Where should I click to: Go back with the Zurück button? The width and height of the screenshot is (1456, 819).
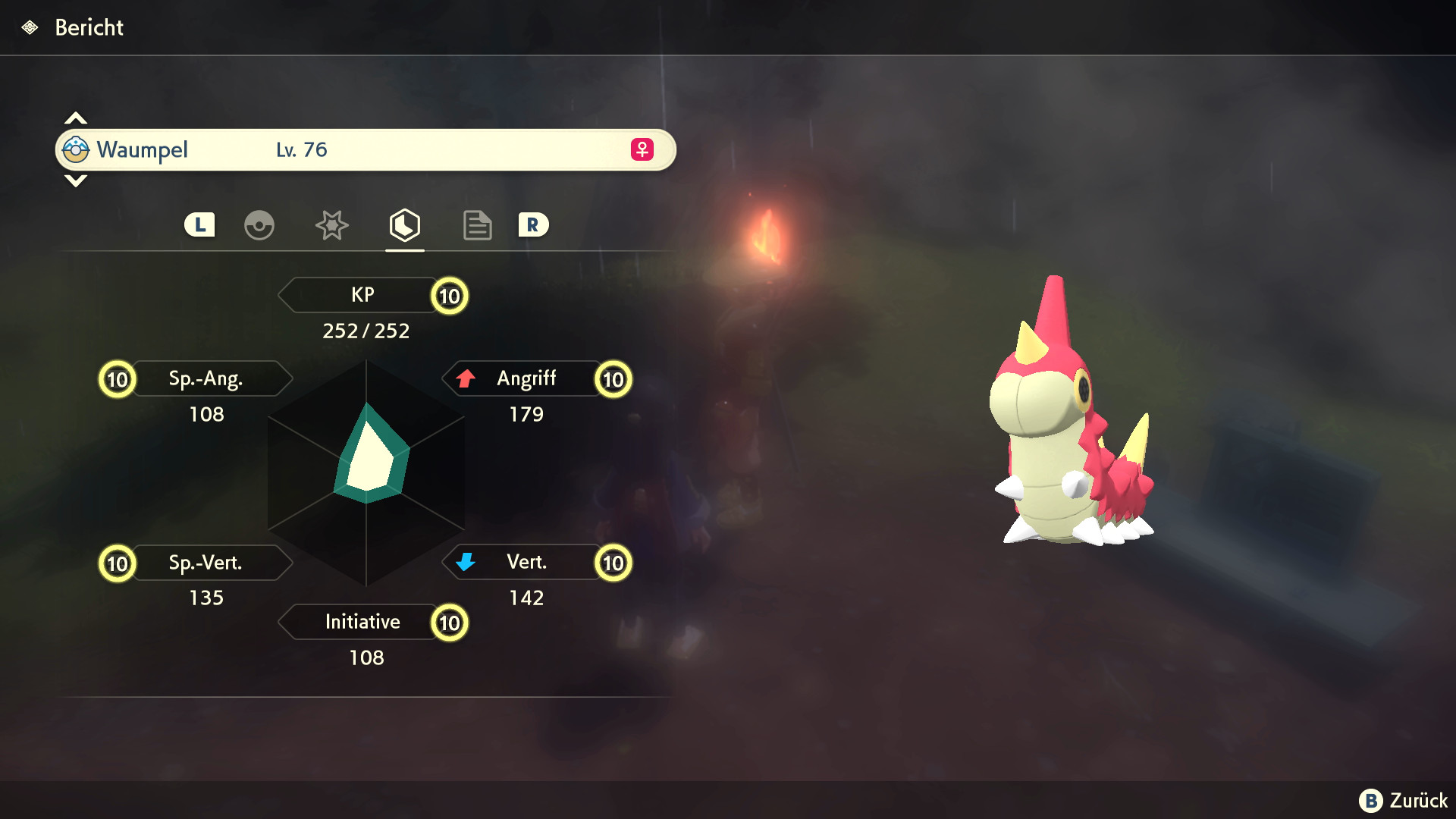pos(1404,801)
